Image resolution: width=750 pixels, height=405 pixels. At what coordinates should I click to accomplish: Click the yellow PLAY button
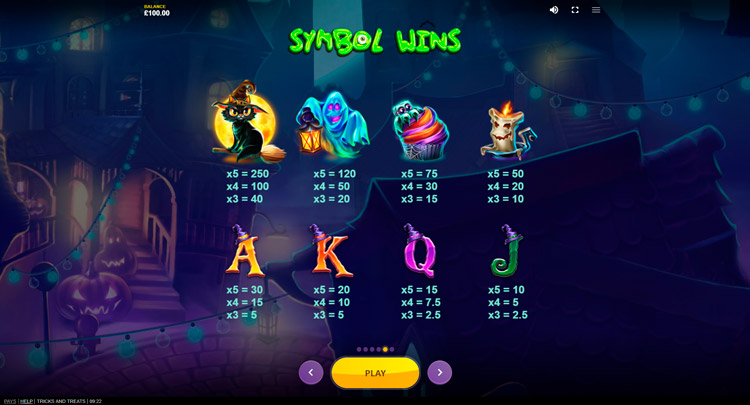pyautogui.click(x=375, y=373)
